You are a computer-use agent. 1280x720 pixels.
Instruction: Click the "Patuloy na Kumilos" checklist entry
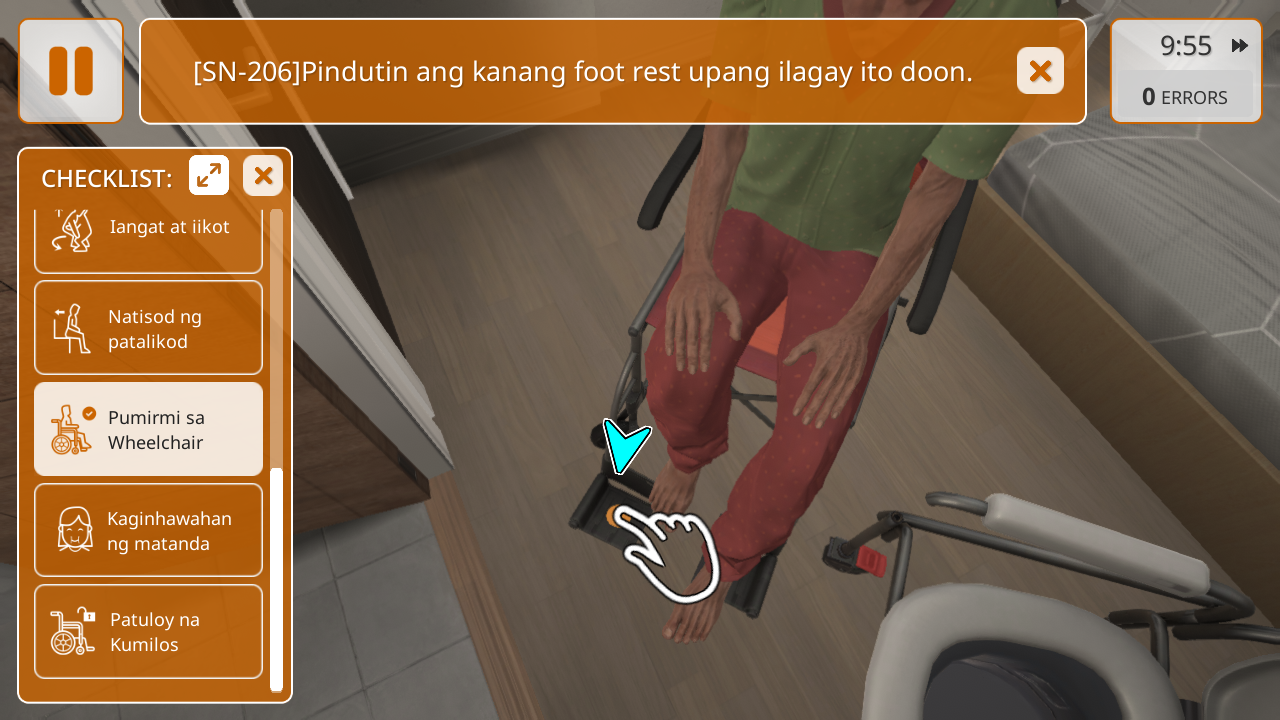point(148,631)
